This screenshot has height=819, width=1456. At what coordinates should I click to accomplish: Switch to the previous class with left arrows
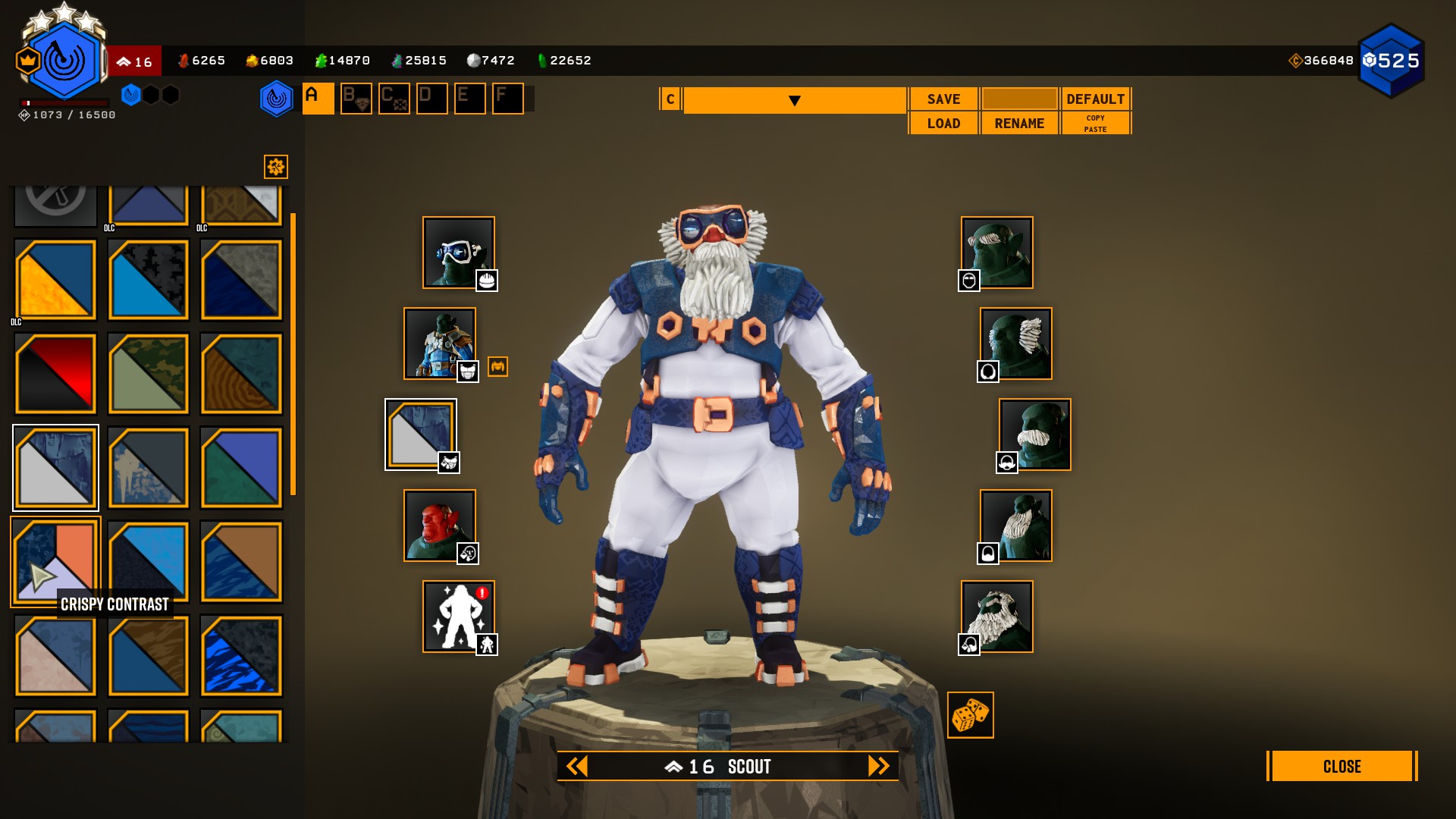[x=577, y=767]
